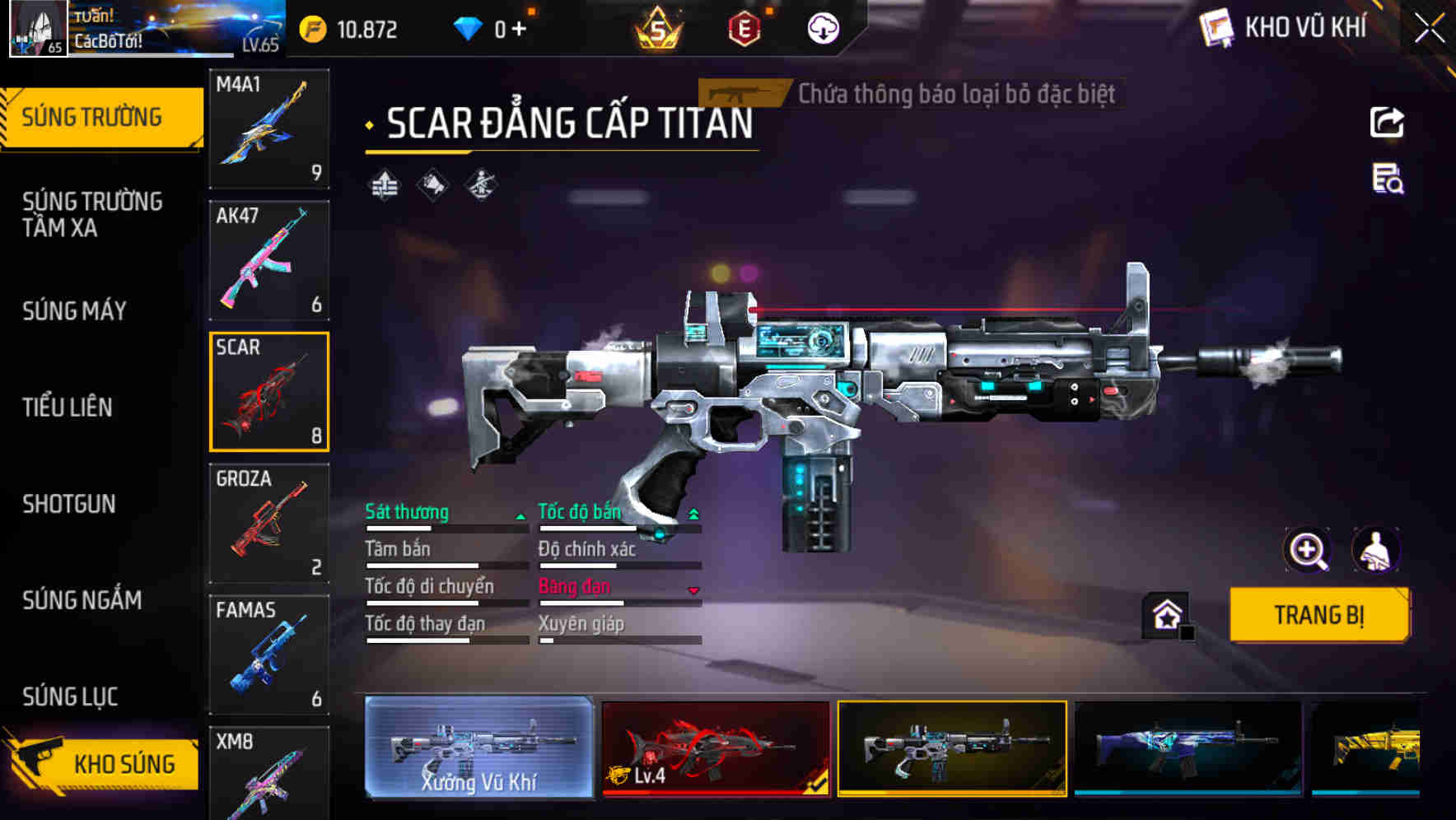The image size is (1456, 820).
Task: Zoom in with the magnifier icon
Action: tap(1307, 550)
